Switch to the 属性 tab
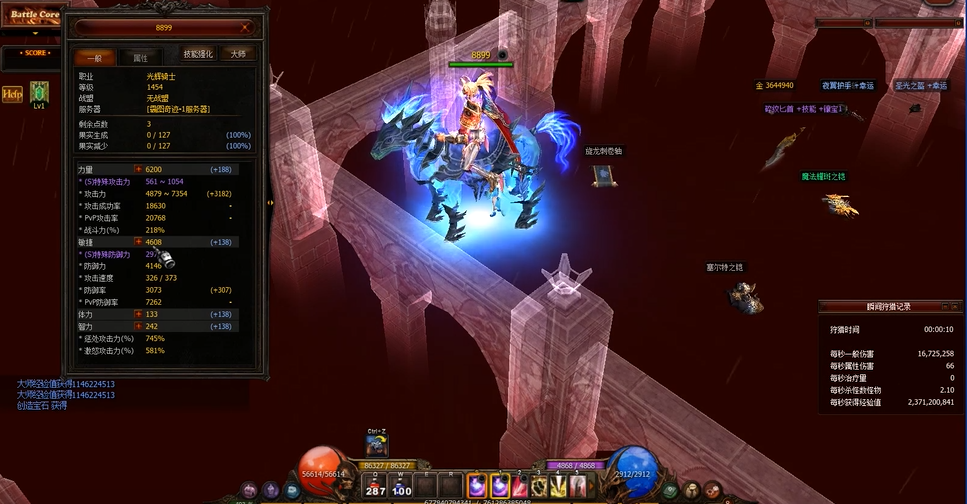This screenshot has height=504, width=967. (x=140, y=58)
